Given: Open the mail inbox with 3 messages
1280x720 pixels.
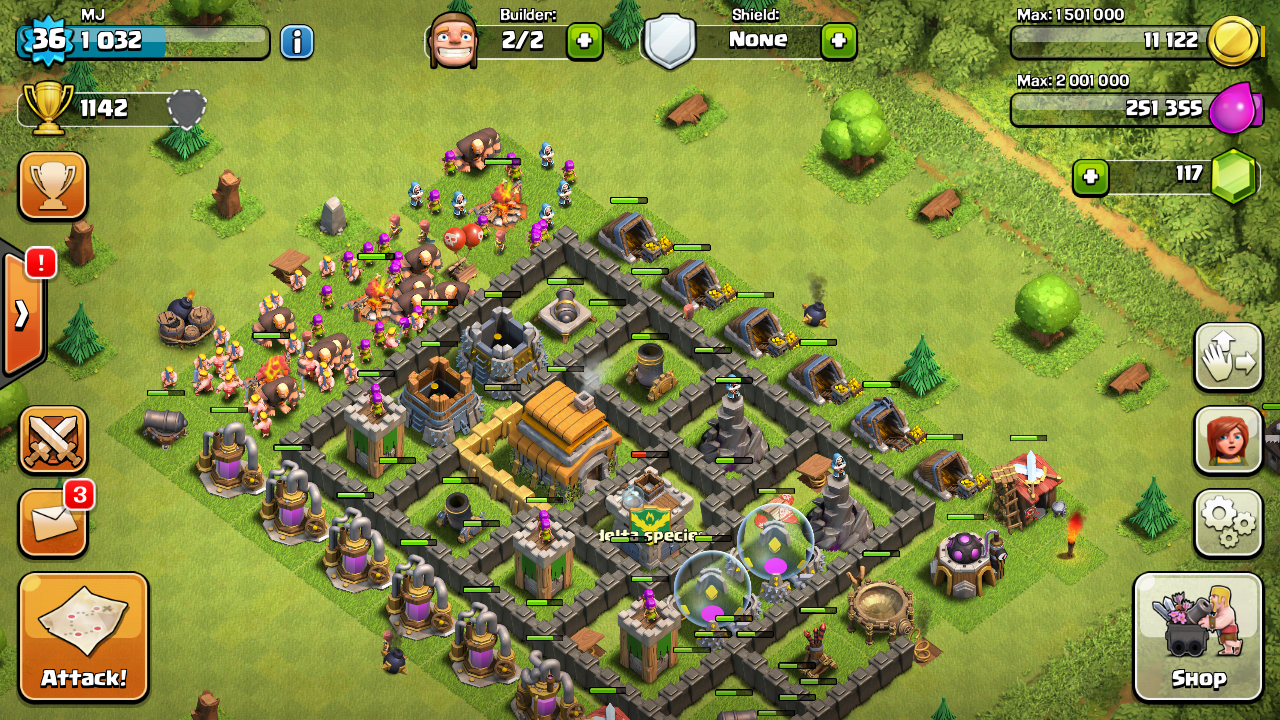Looking at the screenshot, I should coord(53,523).
